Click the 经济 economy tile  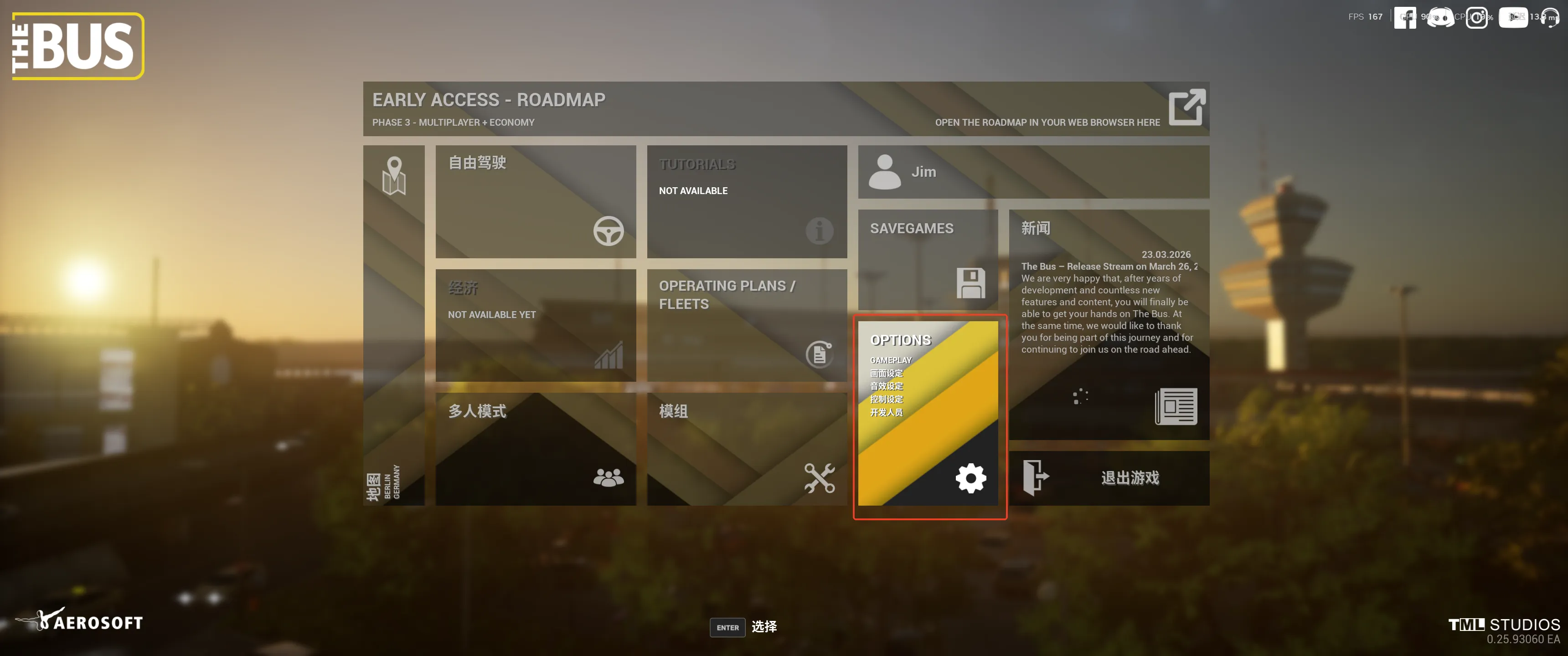tap(535, 325)
